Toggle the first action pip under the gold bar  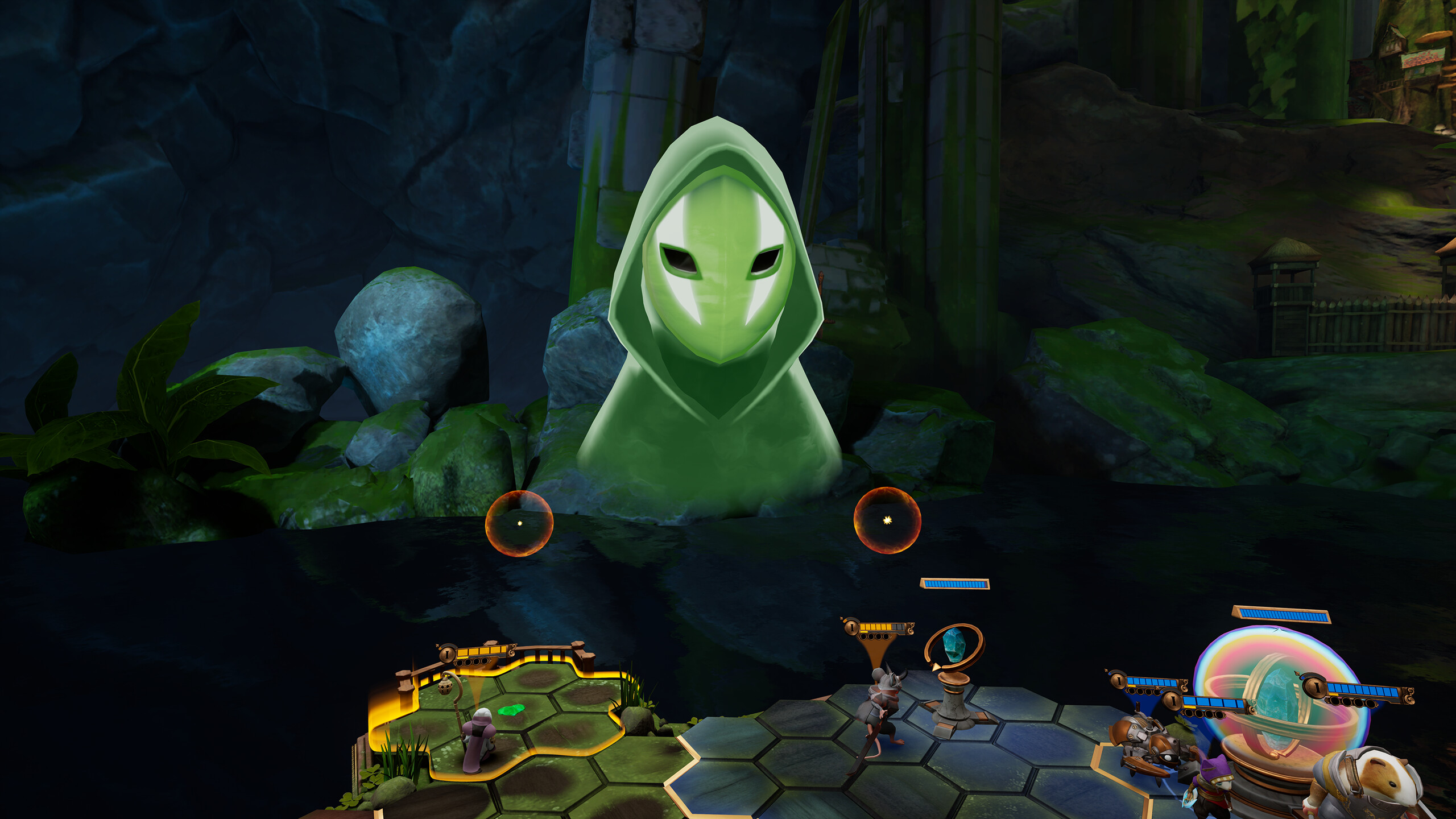pyautogui.click(x=461, y=662)
